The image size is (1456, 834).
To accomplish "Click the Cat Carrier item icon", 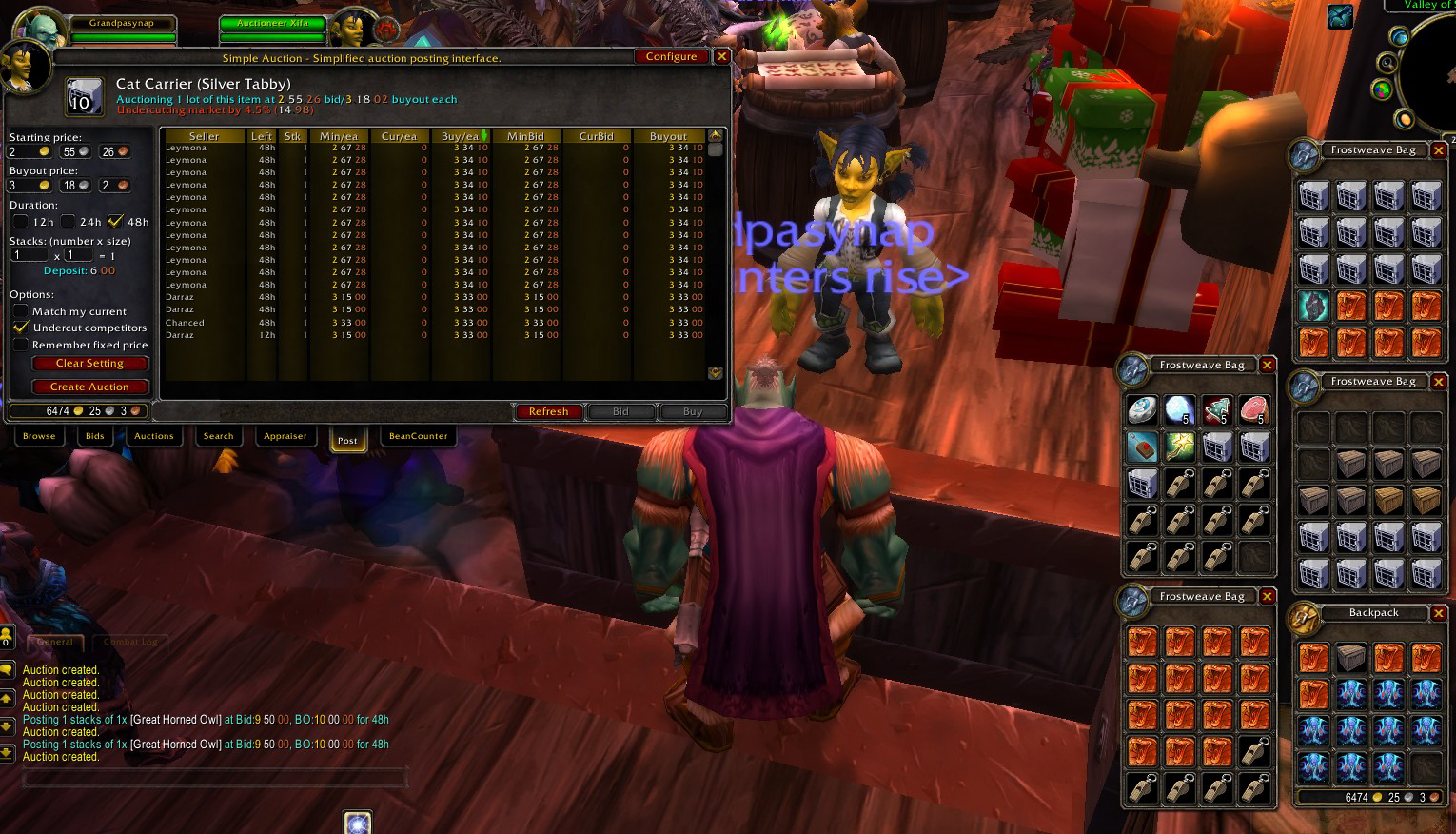I will tap(83, 96).
